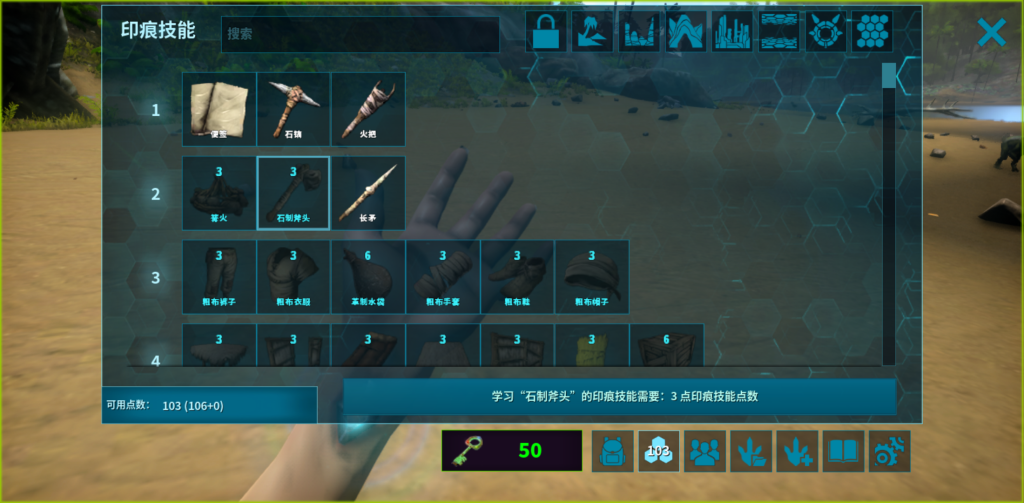
Task: Close the engram skills window
Action: [990, 33]
